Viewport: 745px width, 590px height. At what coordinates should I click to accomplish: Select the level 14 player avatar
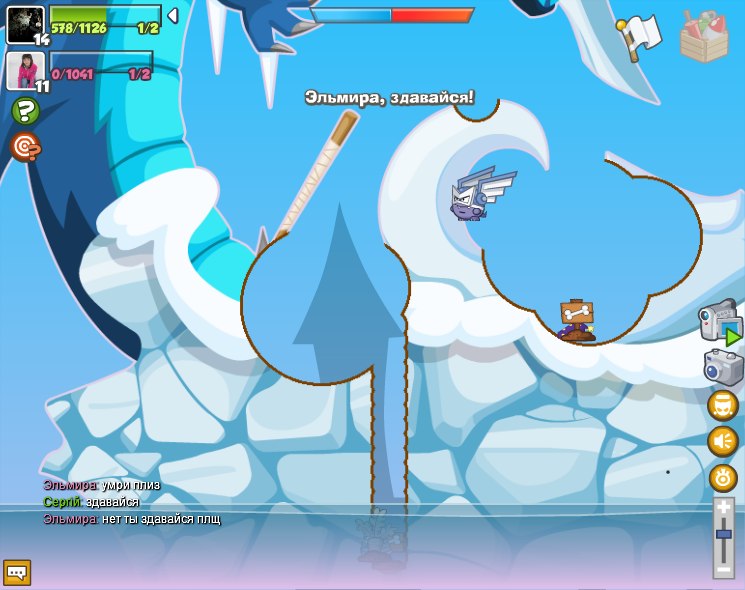tap(25, 24)
